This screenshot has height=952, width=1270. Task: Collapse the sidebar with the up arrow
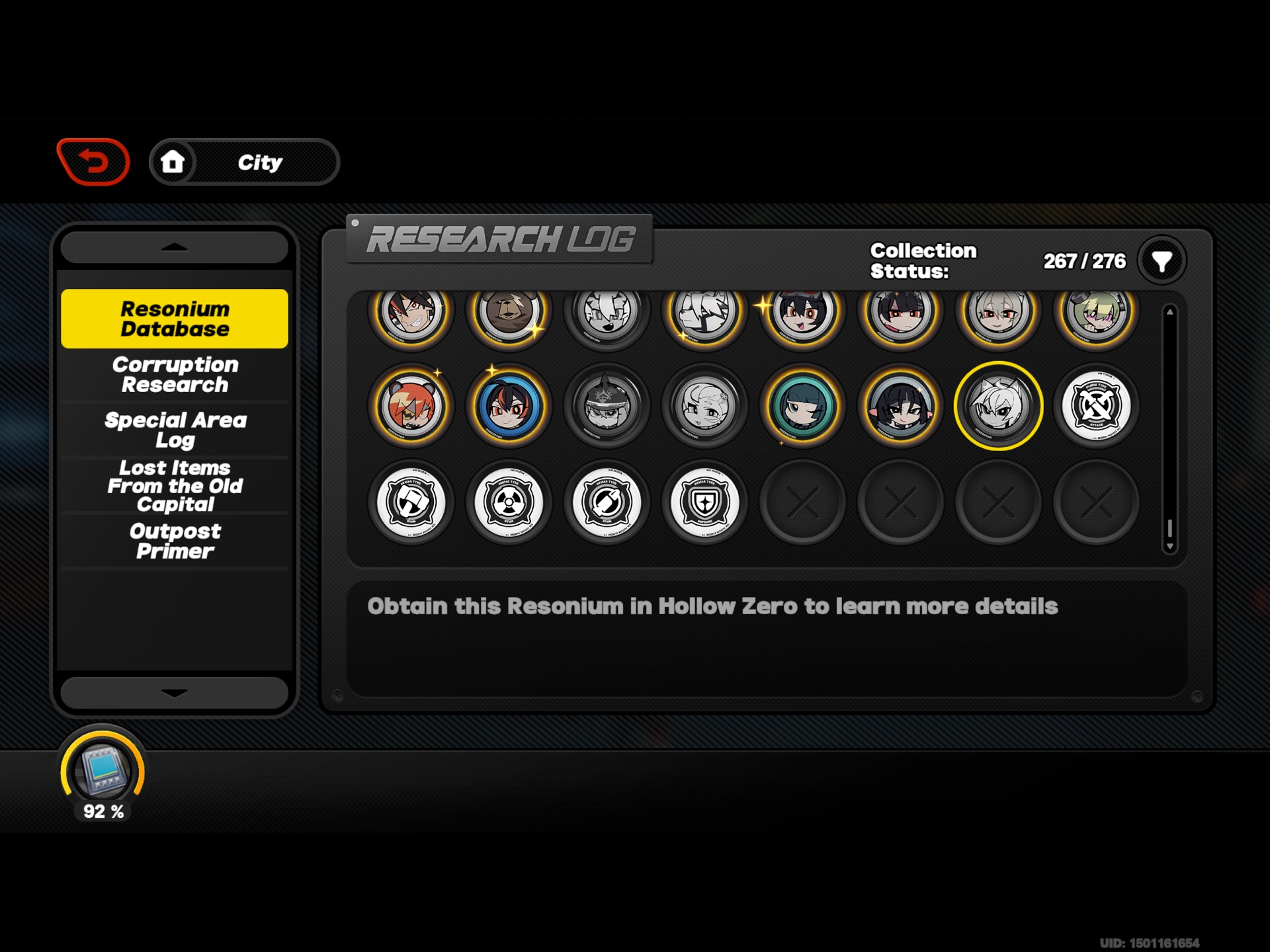pos(173,247)
